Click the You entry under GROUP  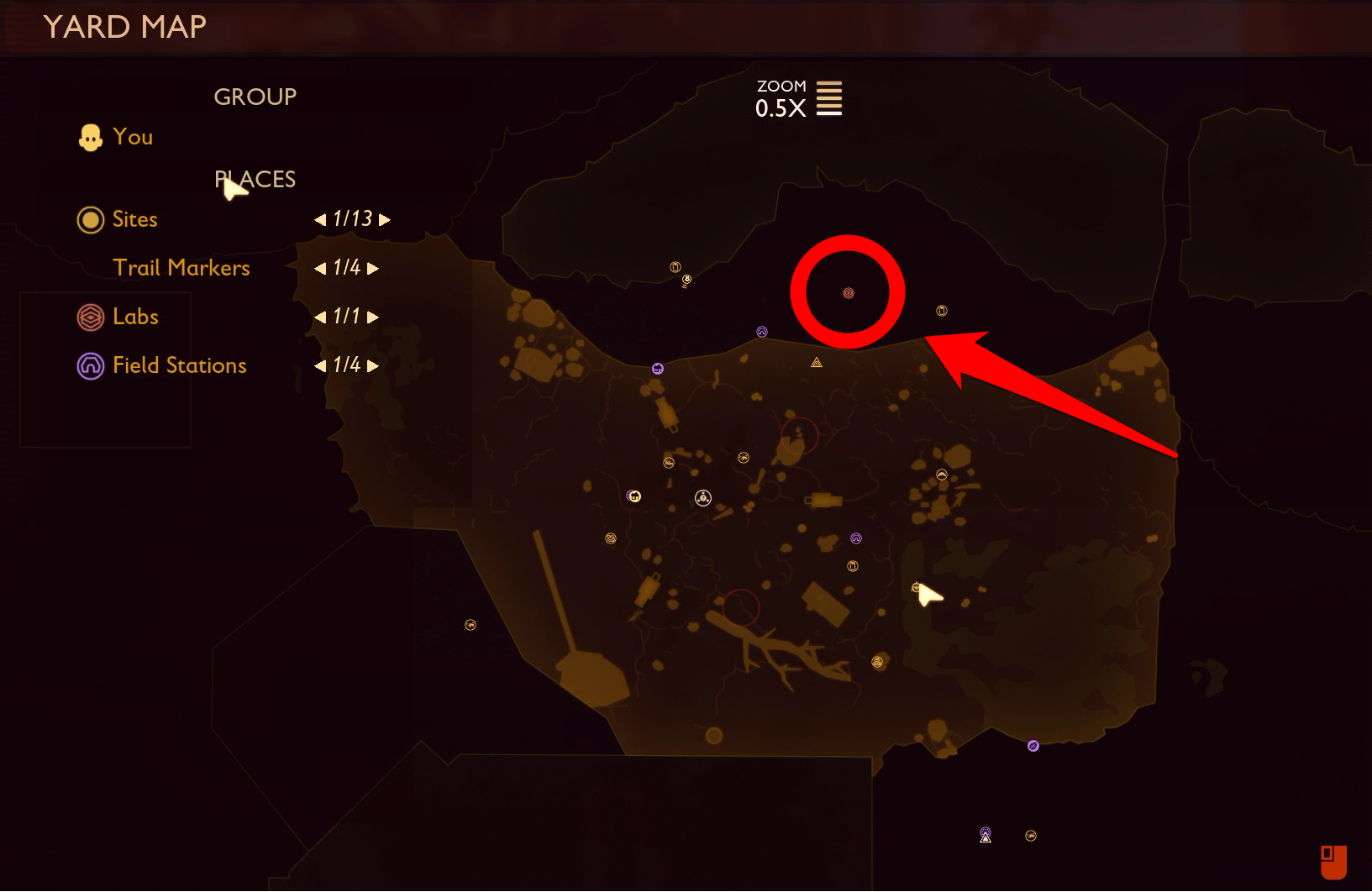point(133,137)
